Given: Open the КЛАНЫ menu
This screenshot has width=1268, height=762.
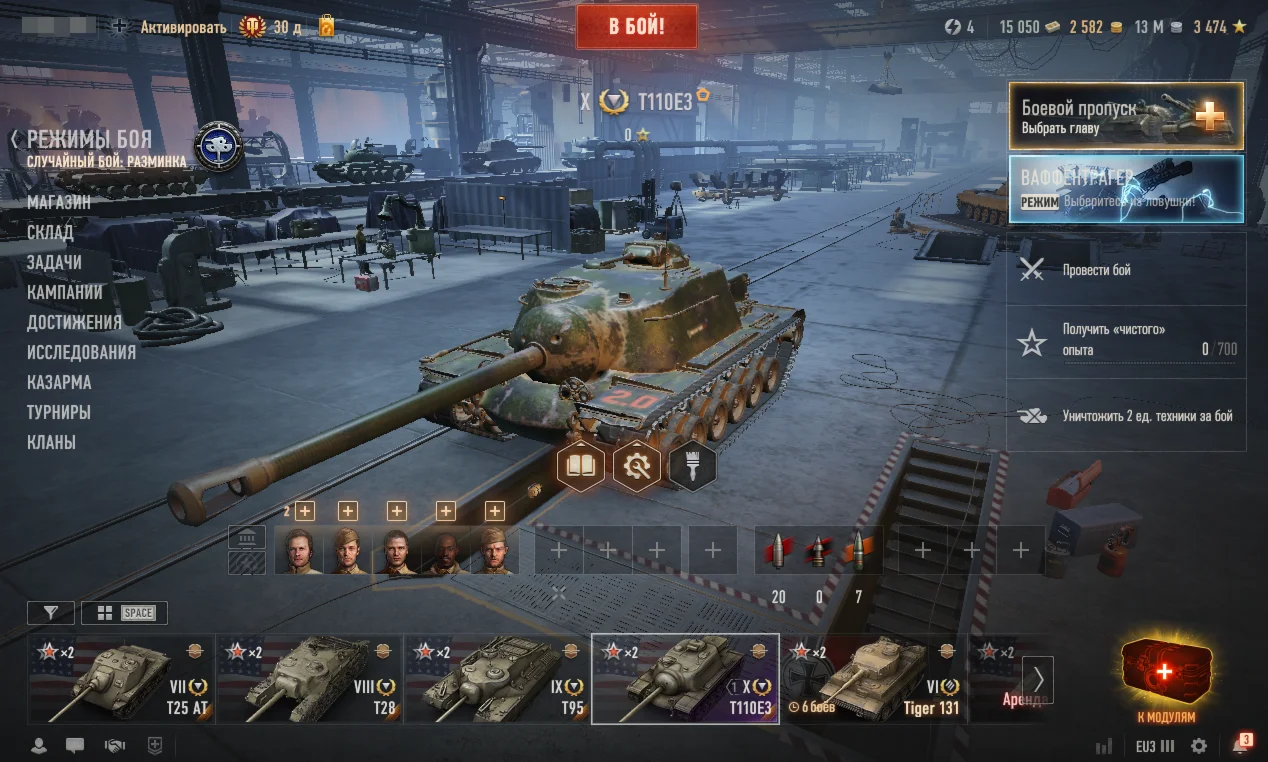Looking at the screenshot, I should (51, 442).
